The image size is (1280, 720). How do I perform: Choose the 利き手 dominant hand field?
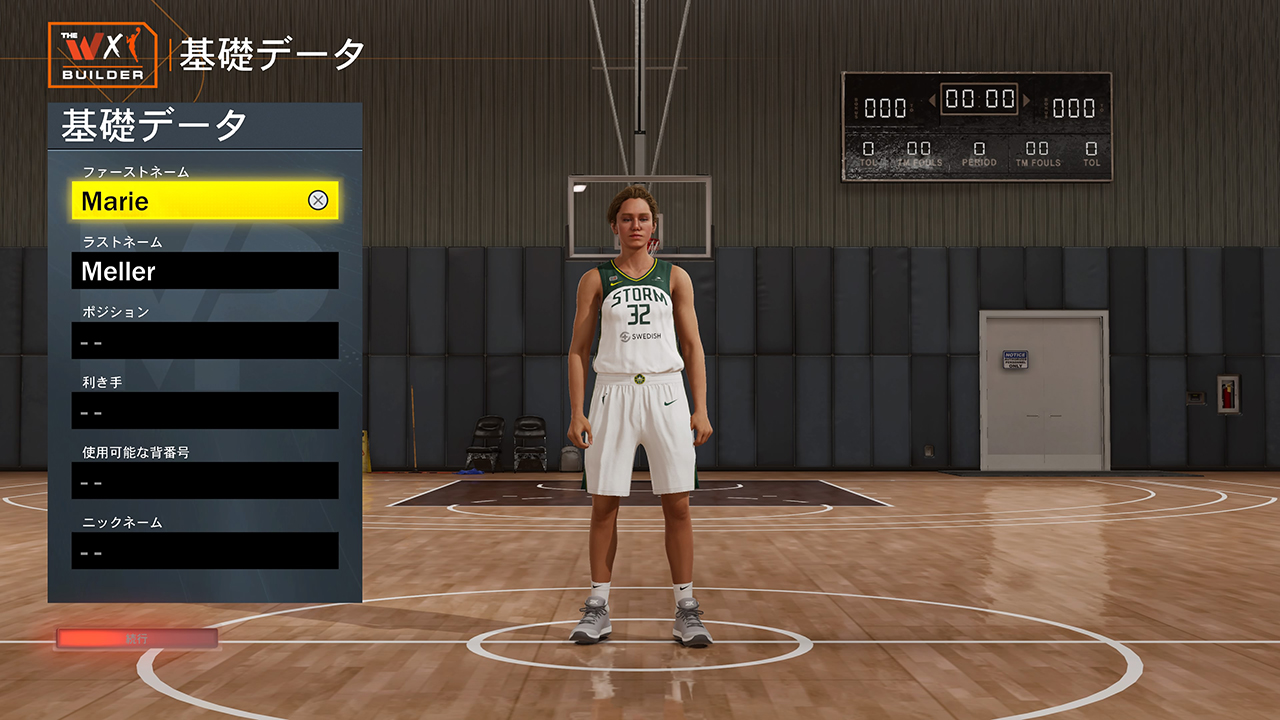coord(204,411)
